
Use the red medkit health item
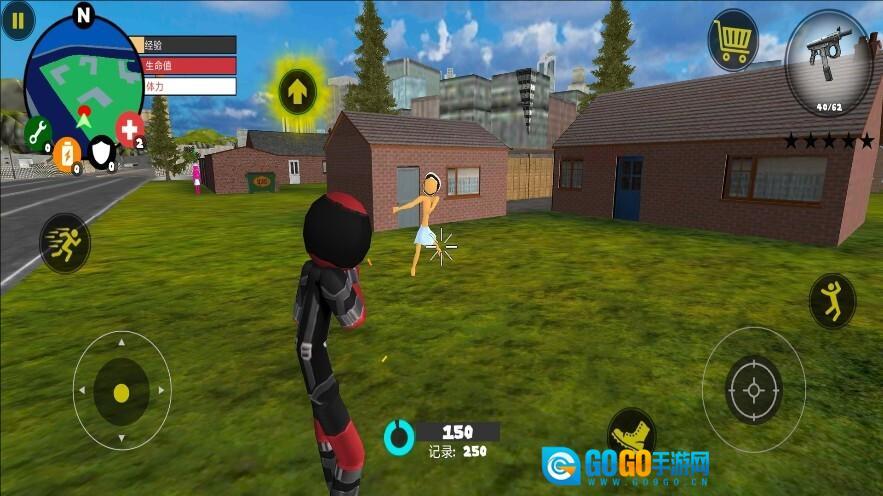tap(129, 128)
